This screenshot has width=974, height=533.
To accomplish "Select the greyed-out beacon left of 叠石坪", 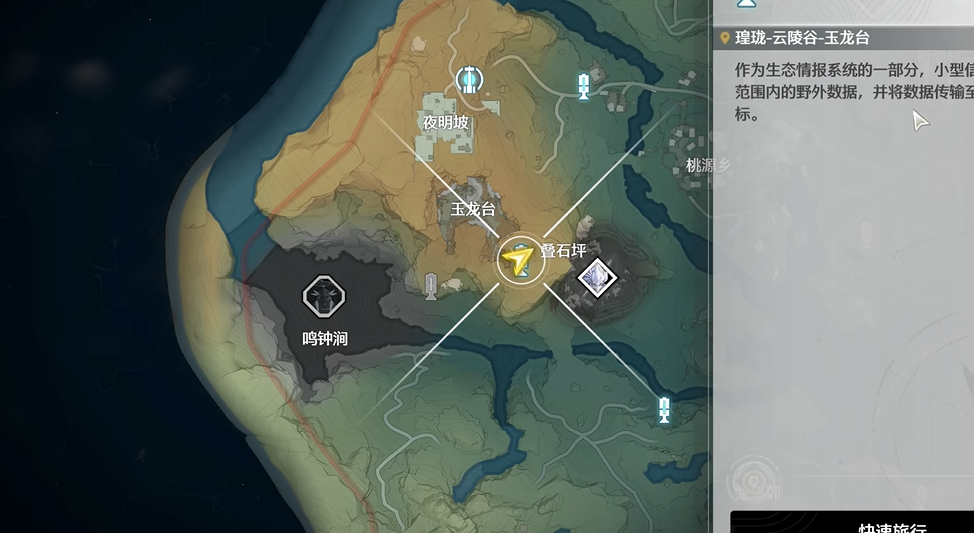I will (x=431, y=286).
